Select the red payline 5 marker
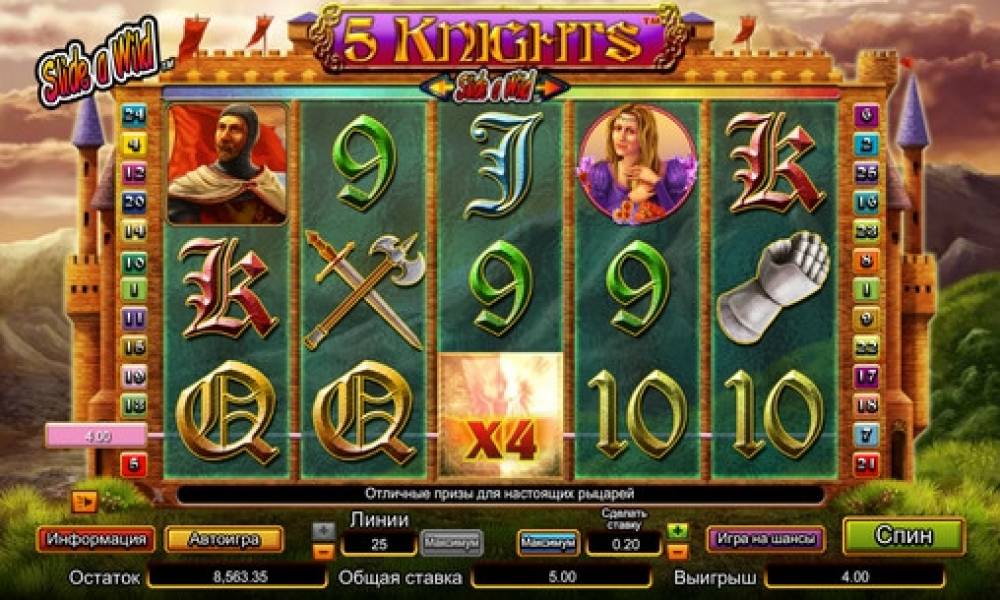Viewport: 1000px width, 600px height. click(x=133, y=464)
